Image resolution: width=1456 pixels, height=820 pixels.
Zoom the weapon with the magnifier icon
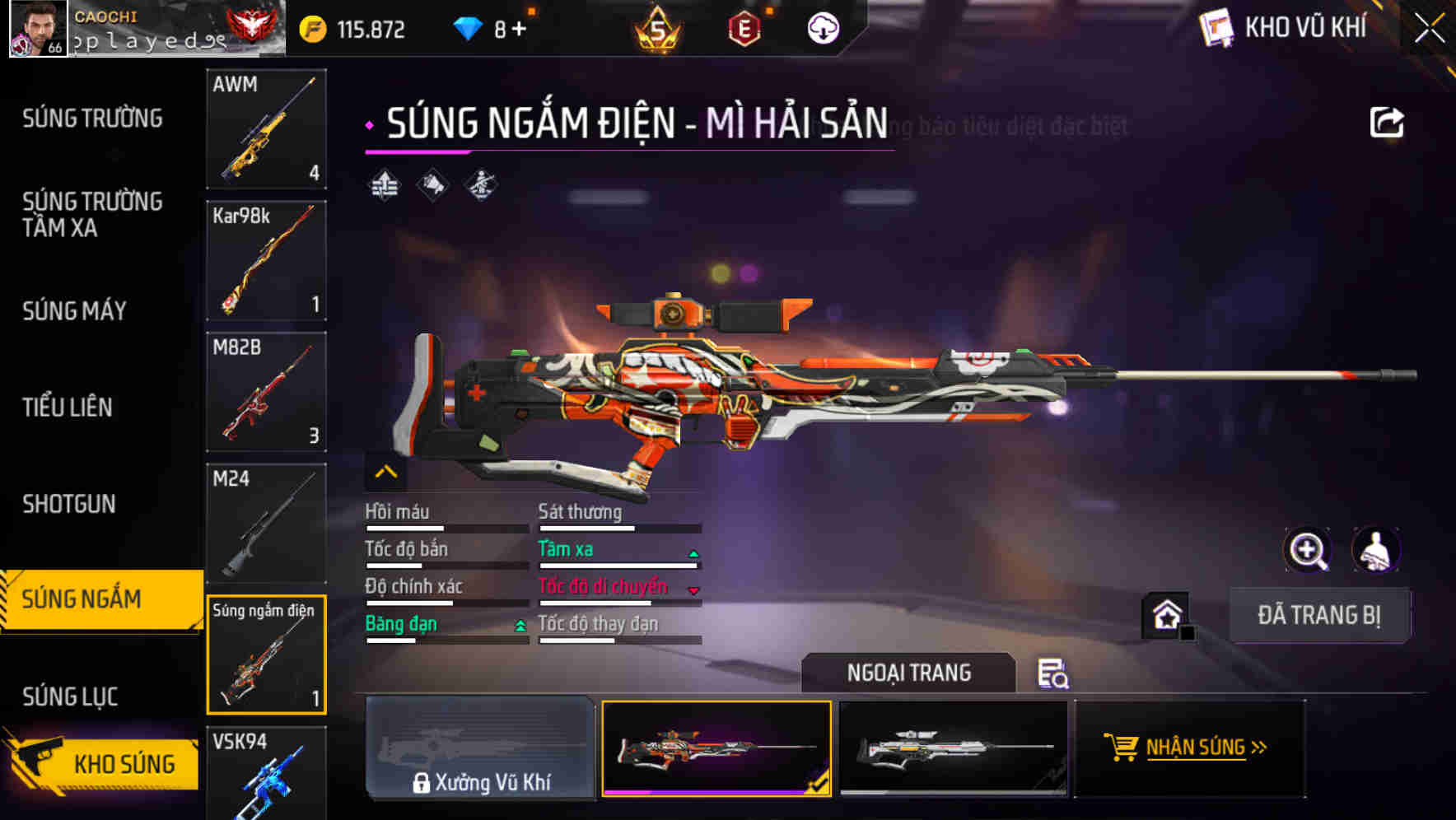(x=1309, y=549)
